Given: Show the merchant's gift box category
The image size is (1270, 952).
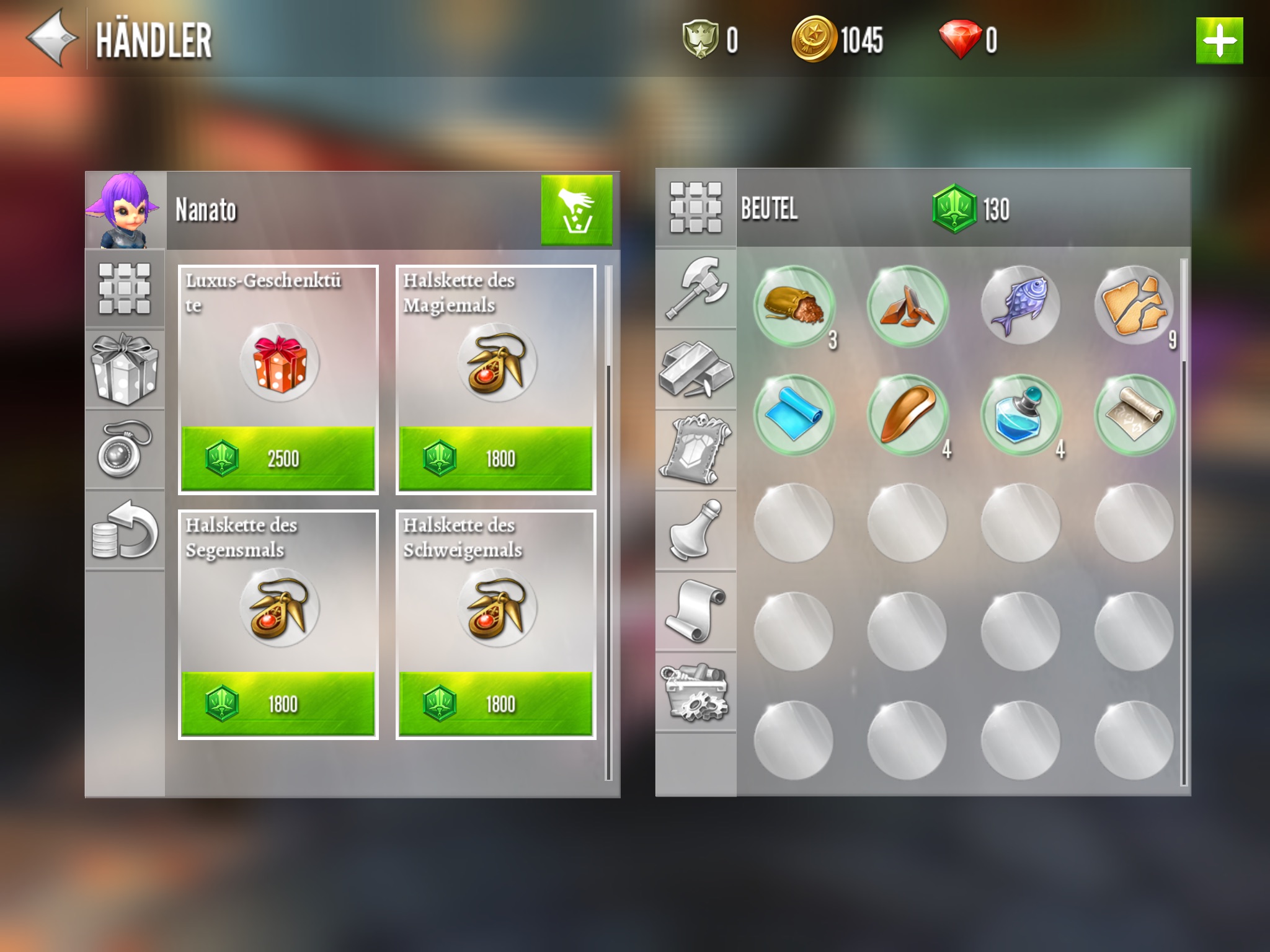Looking at the screenshot, I should coord(125,369).
